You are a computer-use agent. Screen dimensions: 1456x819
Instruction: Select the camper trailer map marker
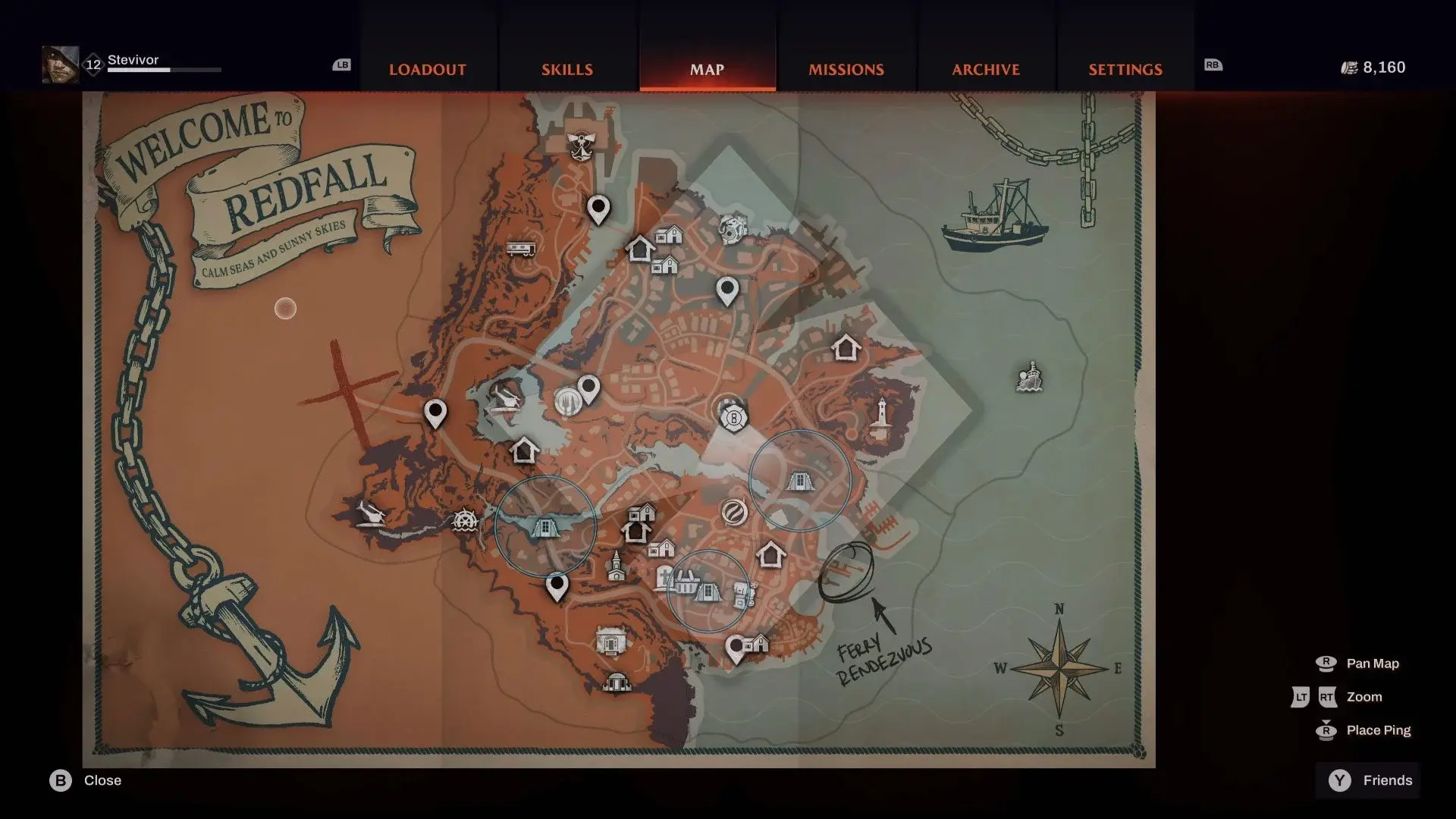tap(521, 248)
